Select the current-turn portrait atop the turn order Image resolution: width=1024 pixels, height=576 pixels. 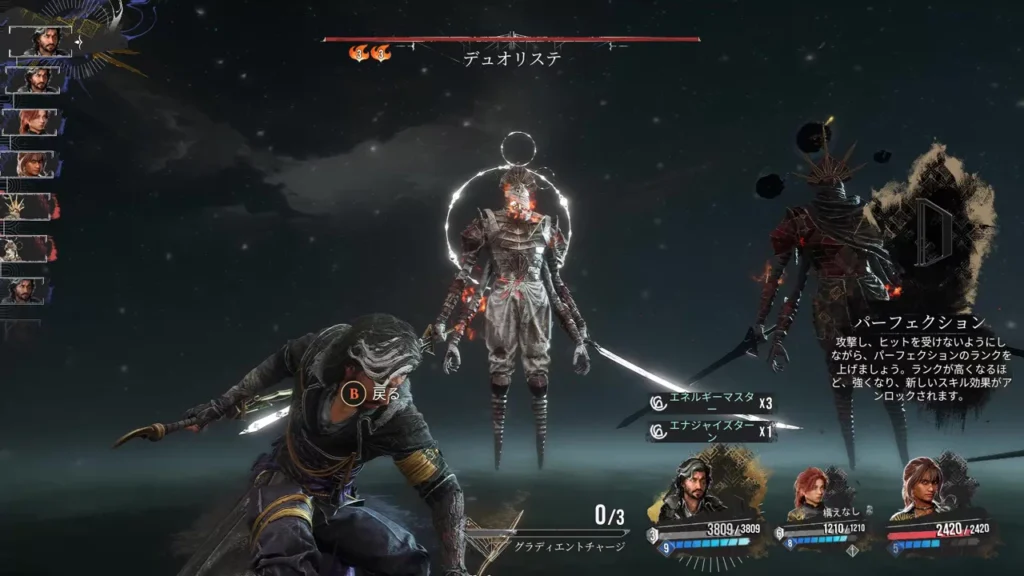(x=40, y=41)
